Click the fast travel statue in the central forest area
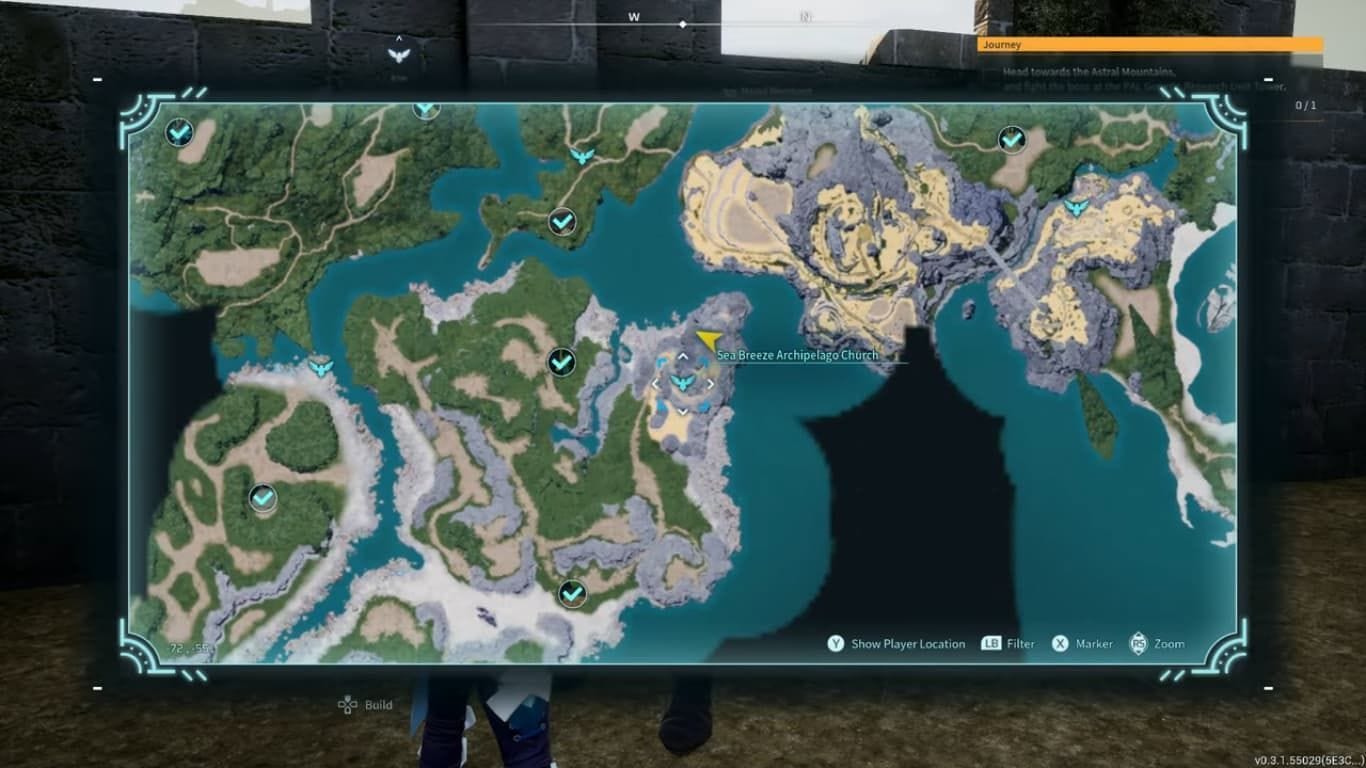Viewport: 1366px width, 768px height. [x=559, y=364]
